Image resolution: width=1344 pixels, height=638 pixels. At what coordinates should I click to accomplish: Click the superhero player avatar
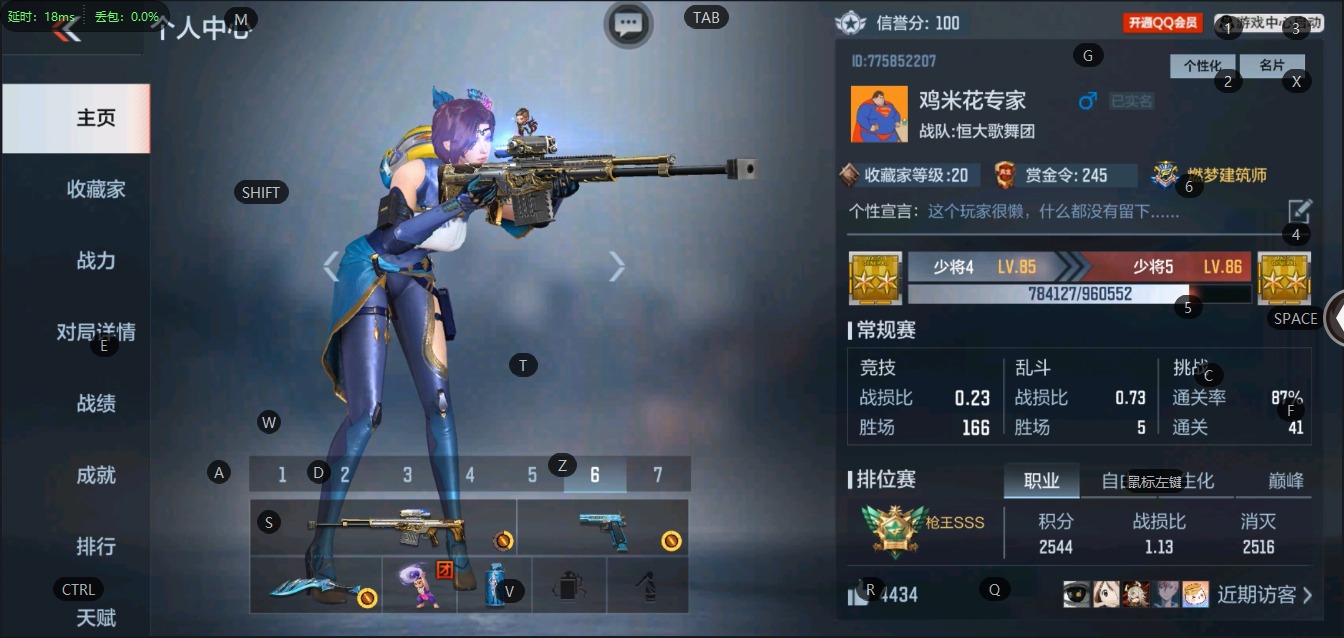879,114
